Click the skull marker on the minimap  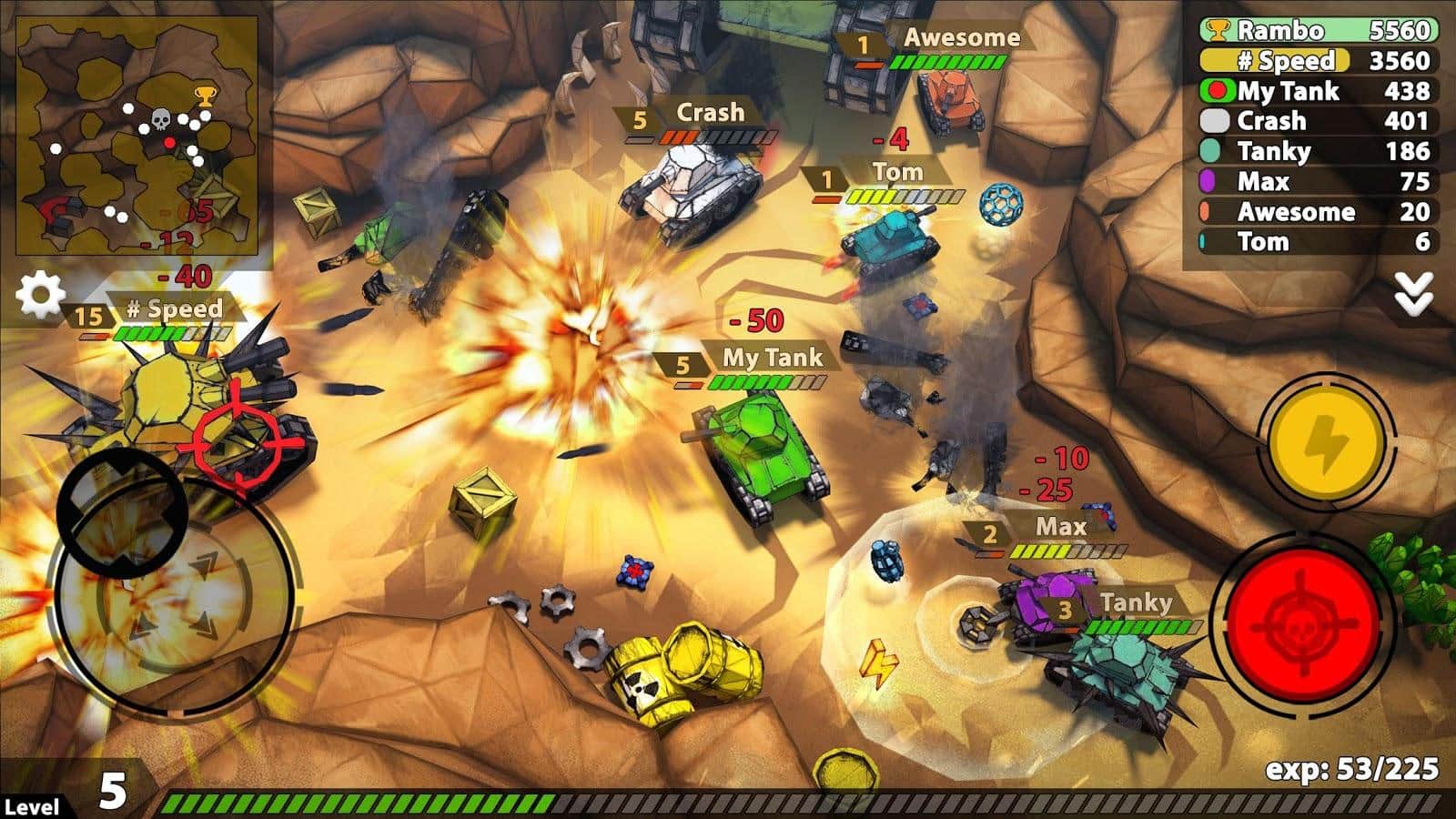coord(160,119)
